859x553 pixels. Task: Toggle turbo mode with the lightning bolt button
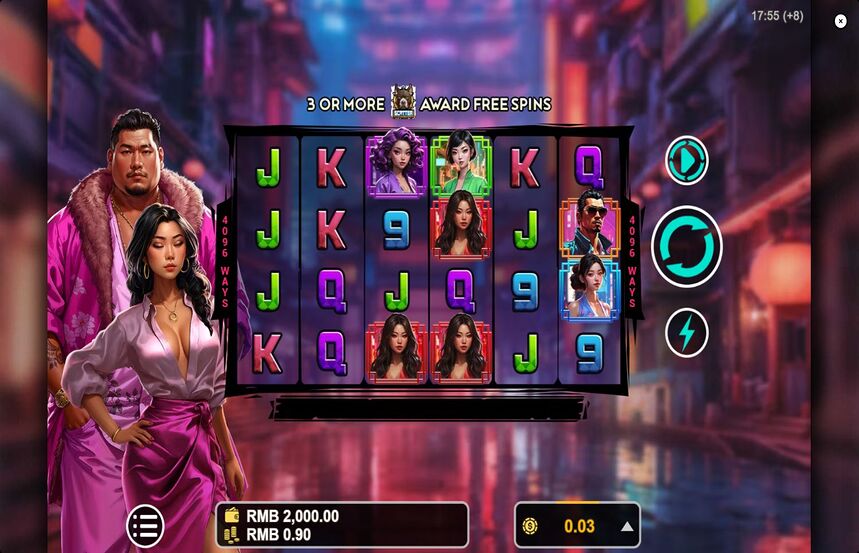click(x=687, y=333)
